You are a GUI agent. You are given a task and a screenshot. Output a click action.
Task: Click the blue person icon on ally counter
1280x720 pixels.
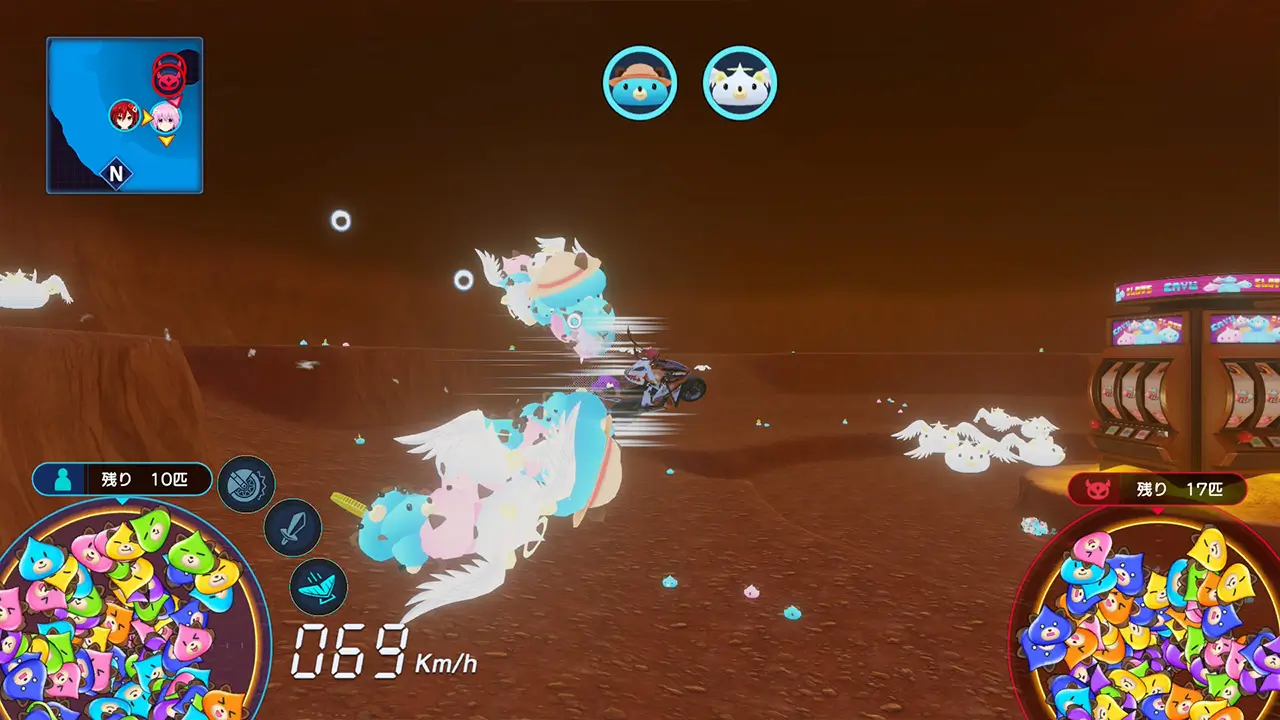pyautogui.click(x=64, y=479)
